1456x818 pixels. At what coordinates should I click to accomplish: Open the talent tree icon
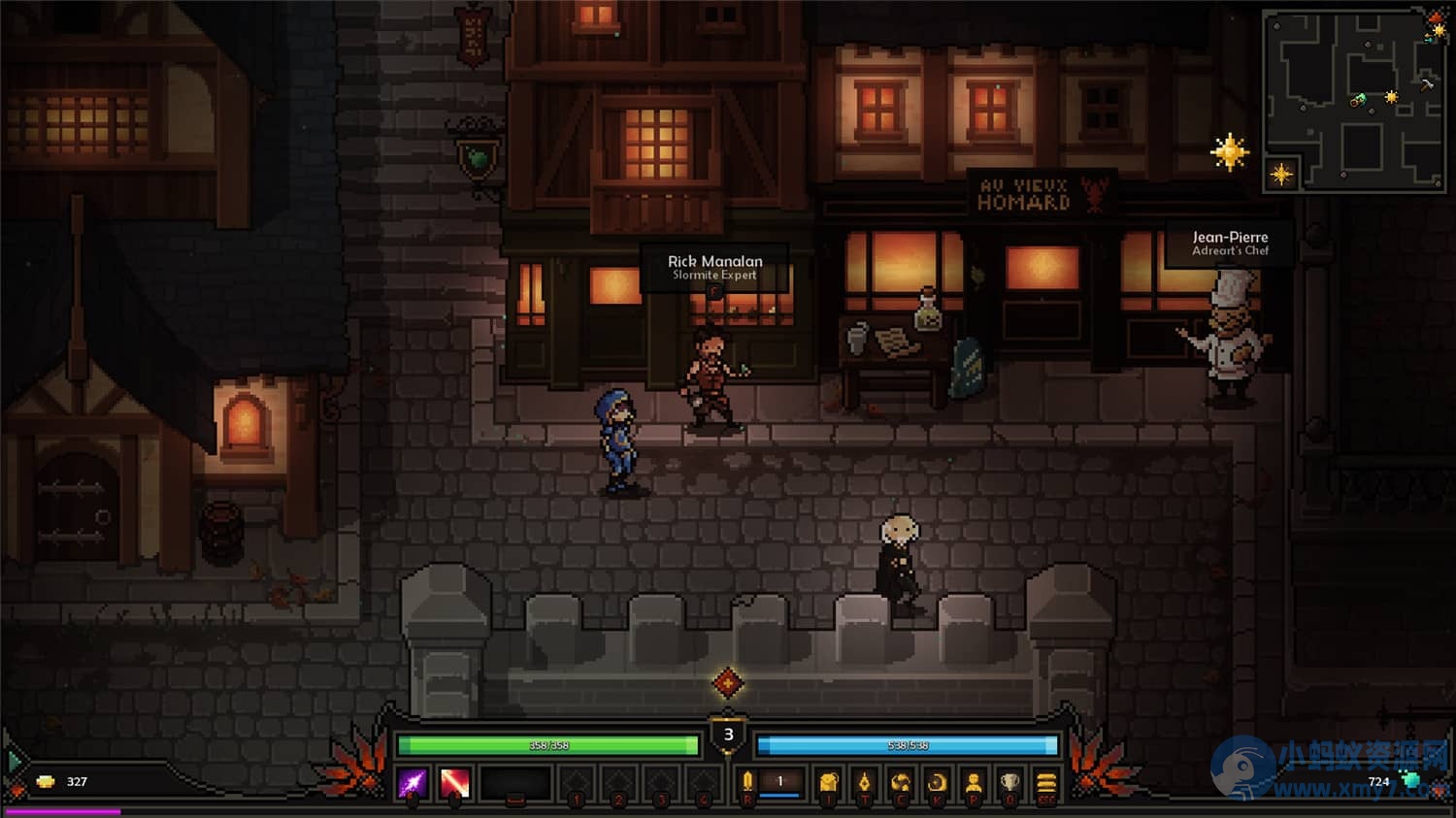(864, 783)
